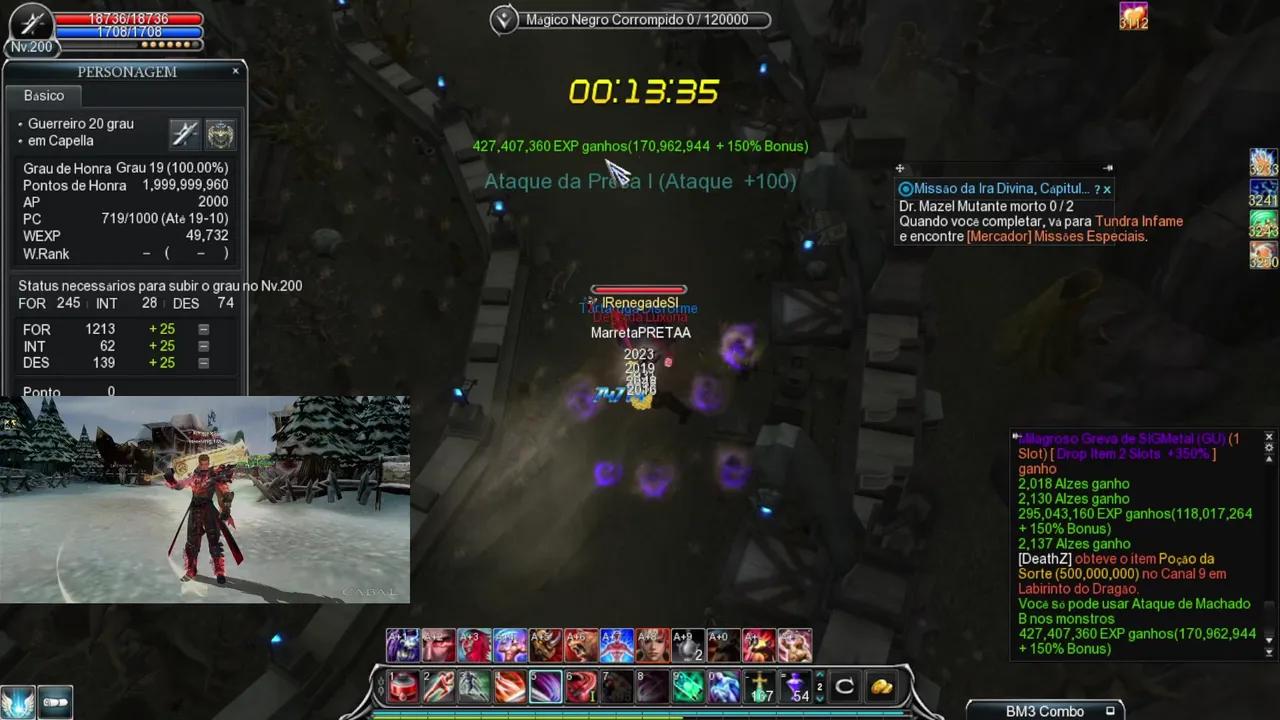Toggle the ? help on the Ira Divina quest tracker

point(1098,189)
